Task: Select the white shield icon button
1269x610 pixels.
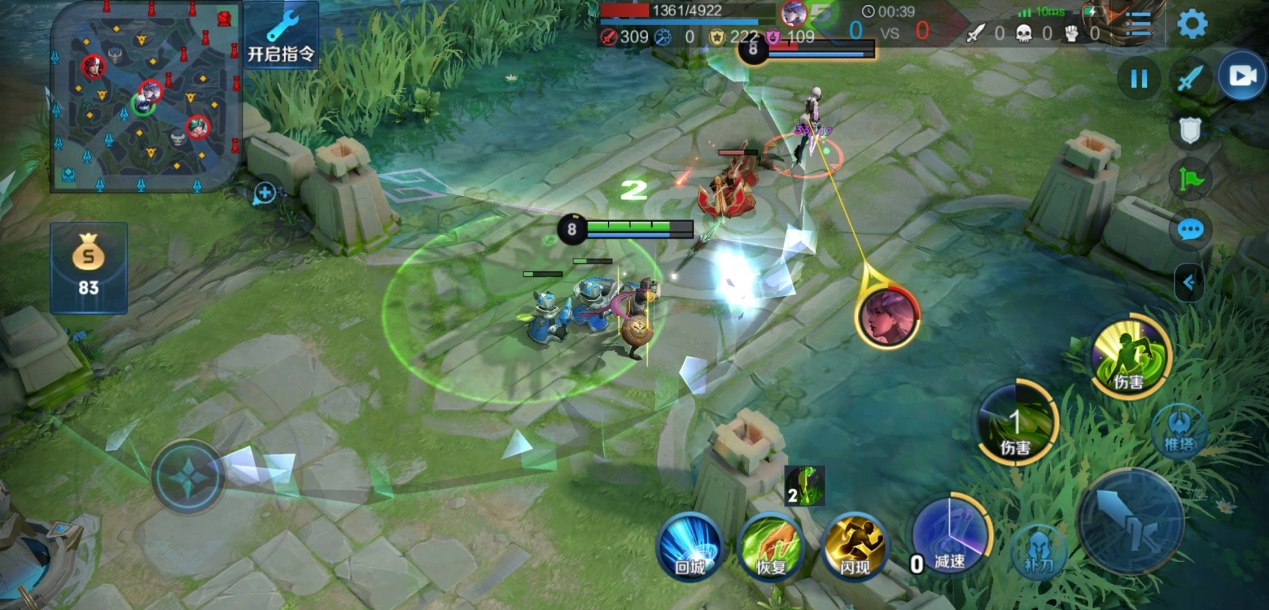Action: (1190, 129)
